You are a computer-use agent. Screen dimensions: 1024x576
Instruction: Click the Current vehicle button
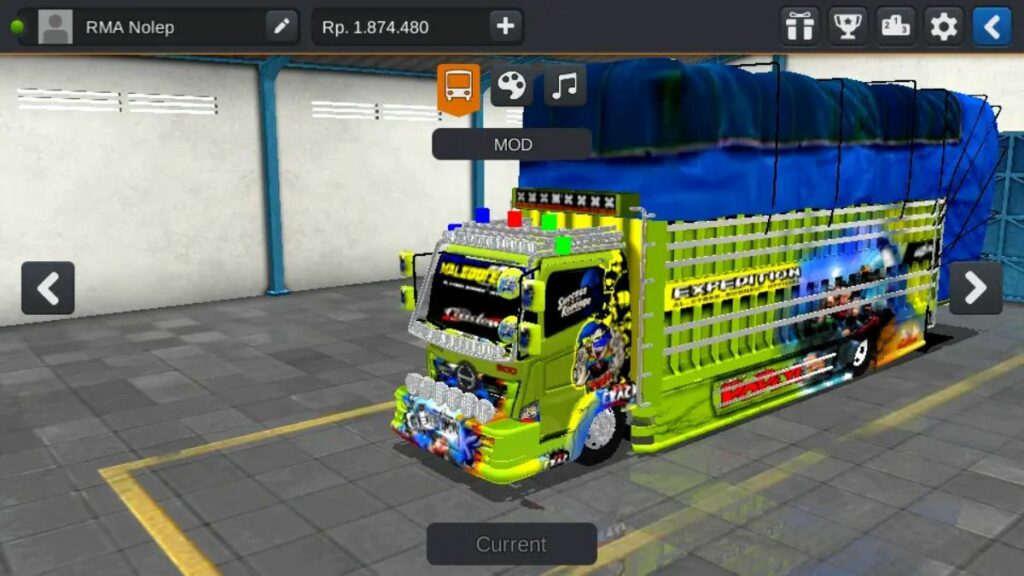[x=511, y=544]
